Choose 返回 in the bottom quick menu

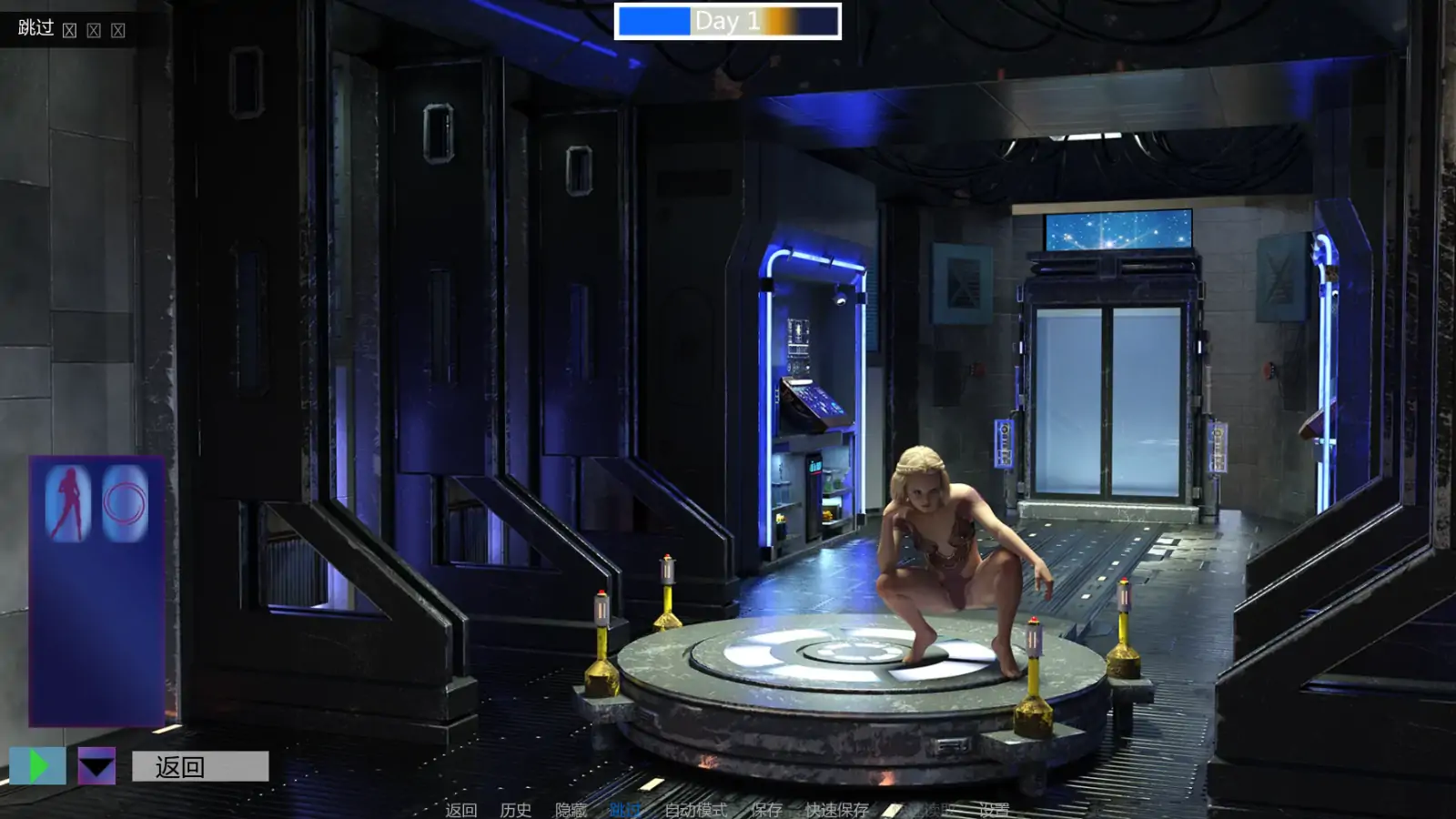pos(461,809)
